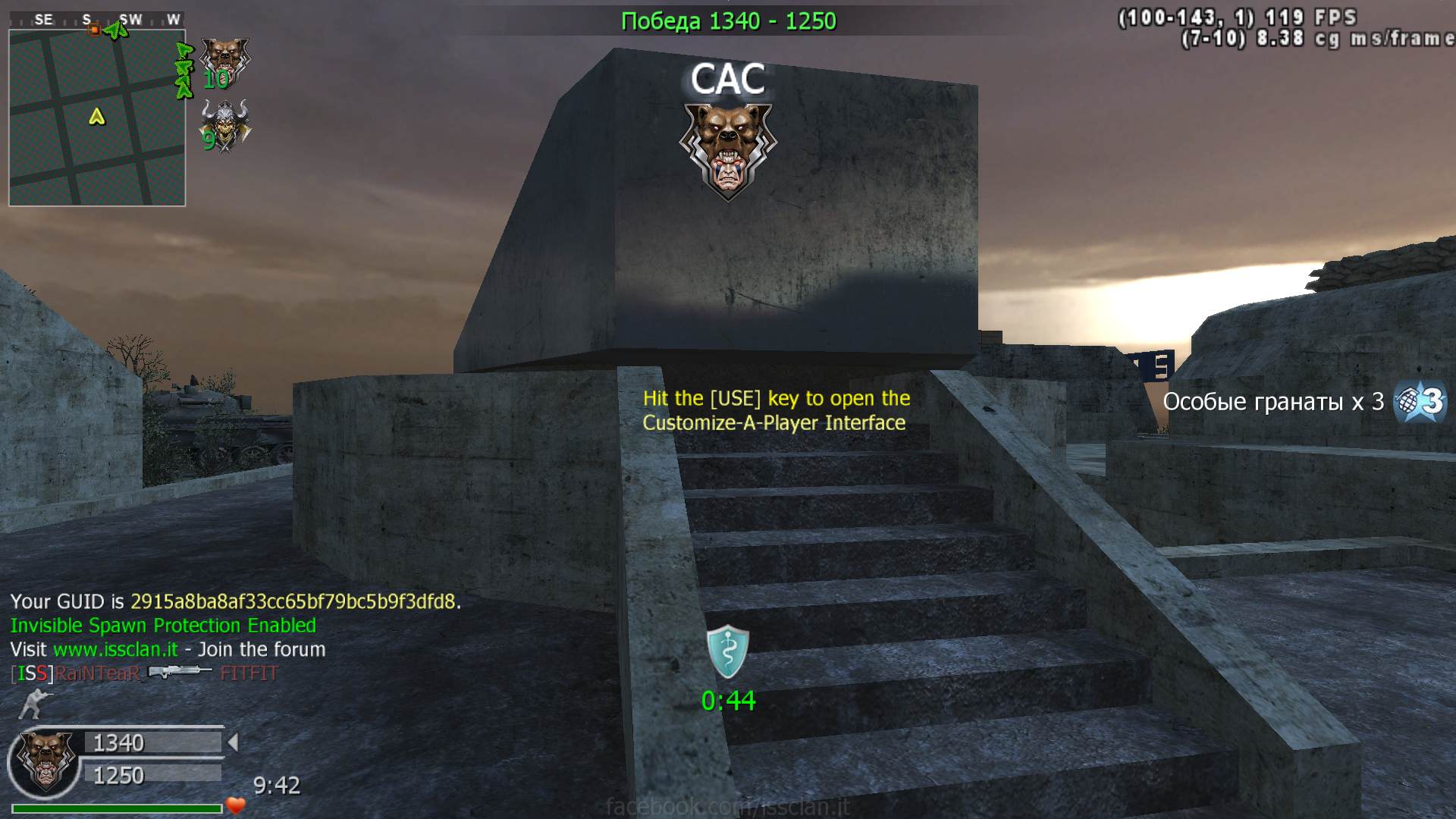Select the bear emblem in the score panel
Screen dimensions: 1456x819
tap(45, 761)
